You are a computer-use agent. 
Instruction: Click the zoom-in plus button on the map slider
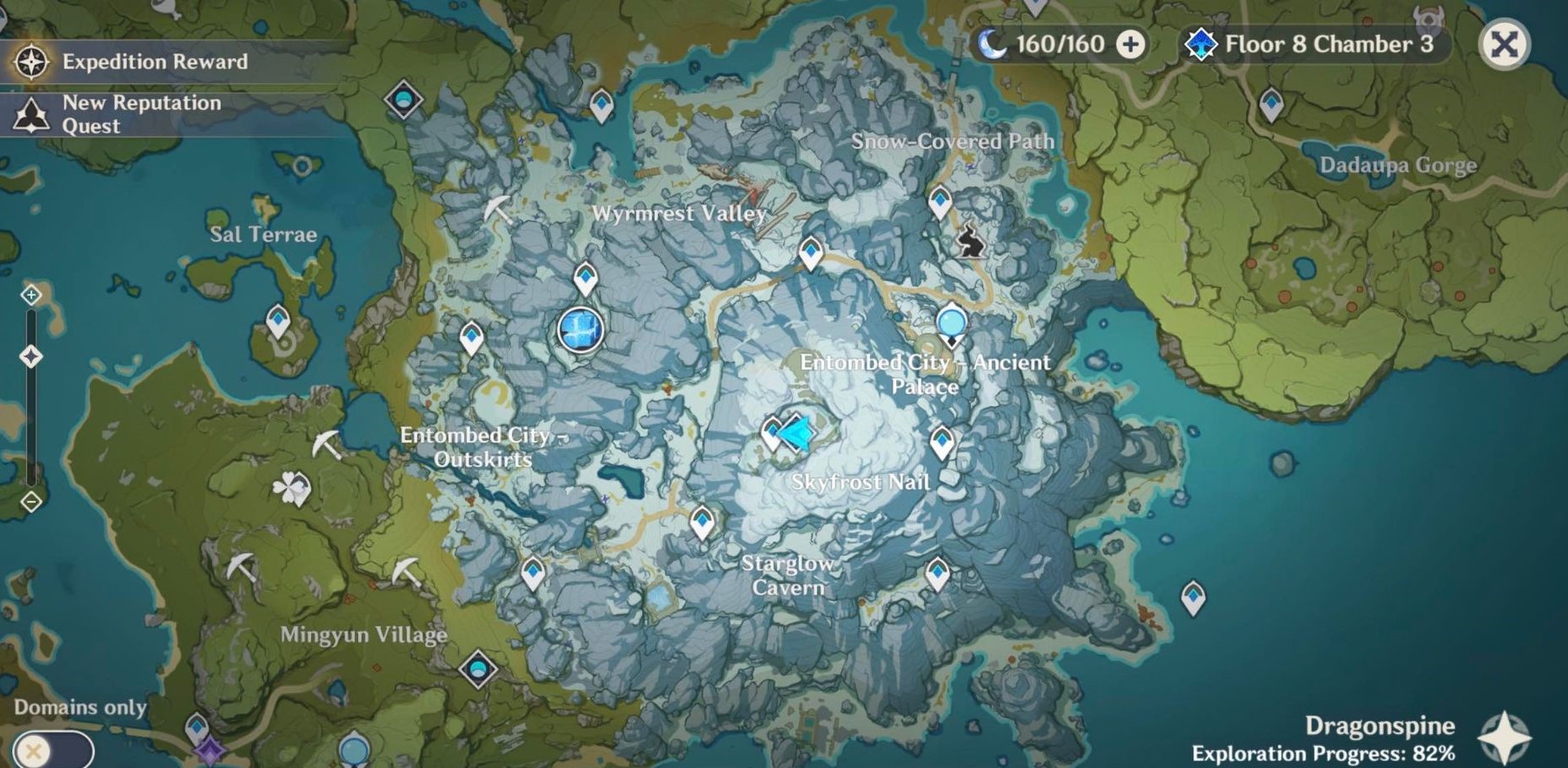31,296
